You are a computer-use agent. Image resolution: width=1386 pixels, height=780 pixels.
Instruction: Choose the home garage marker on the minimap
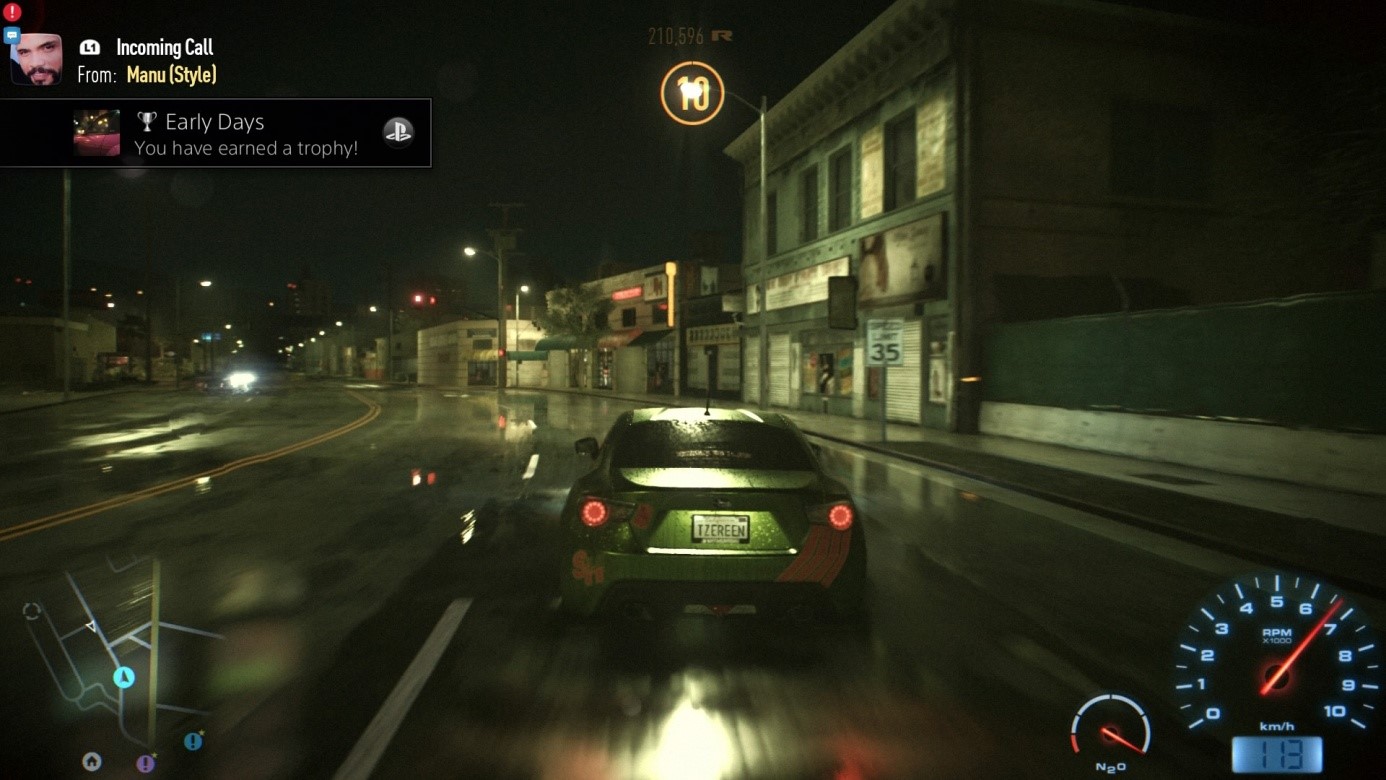[92, 762]
